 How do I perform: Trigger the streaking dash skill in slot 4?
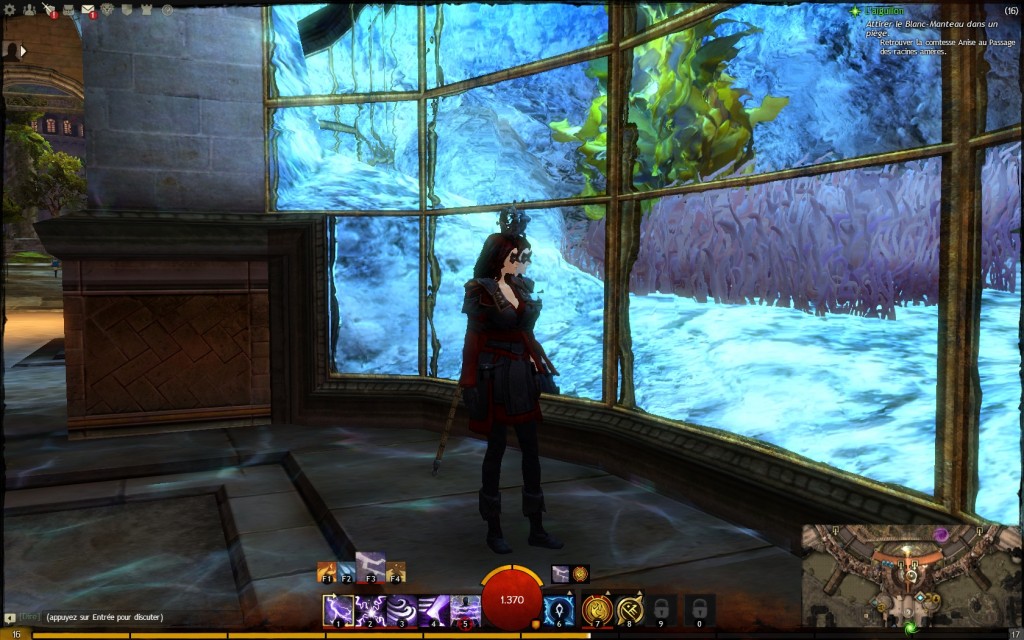click(x=434, y=609)
